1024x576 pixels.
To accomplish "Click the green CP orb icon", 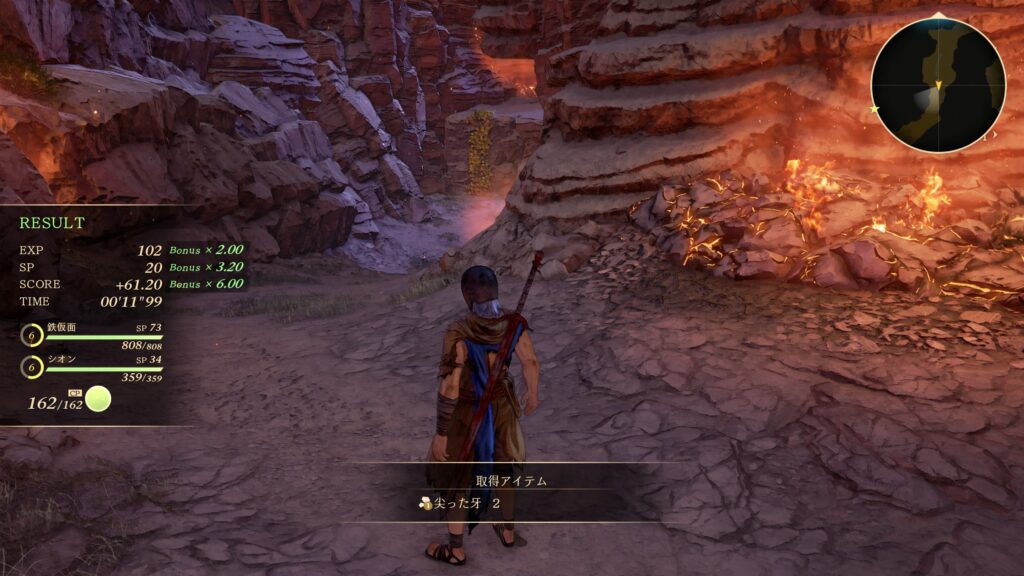I will [x=98, y=401].
